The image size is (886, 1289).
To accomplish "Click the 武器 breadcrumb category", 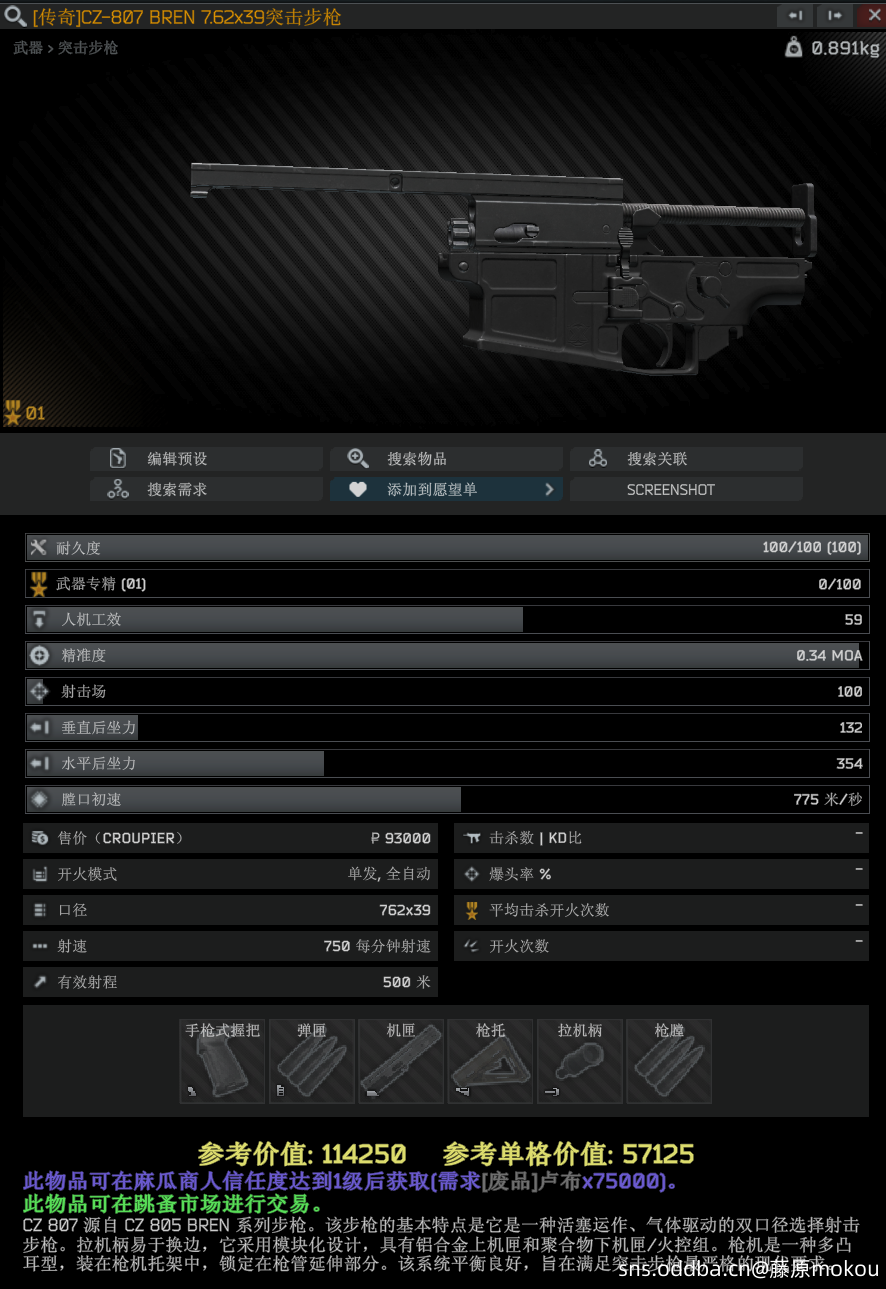I will click(x=28, y=47).
